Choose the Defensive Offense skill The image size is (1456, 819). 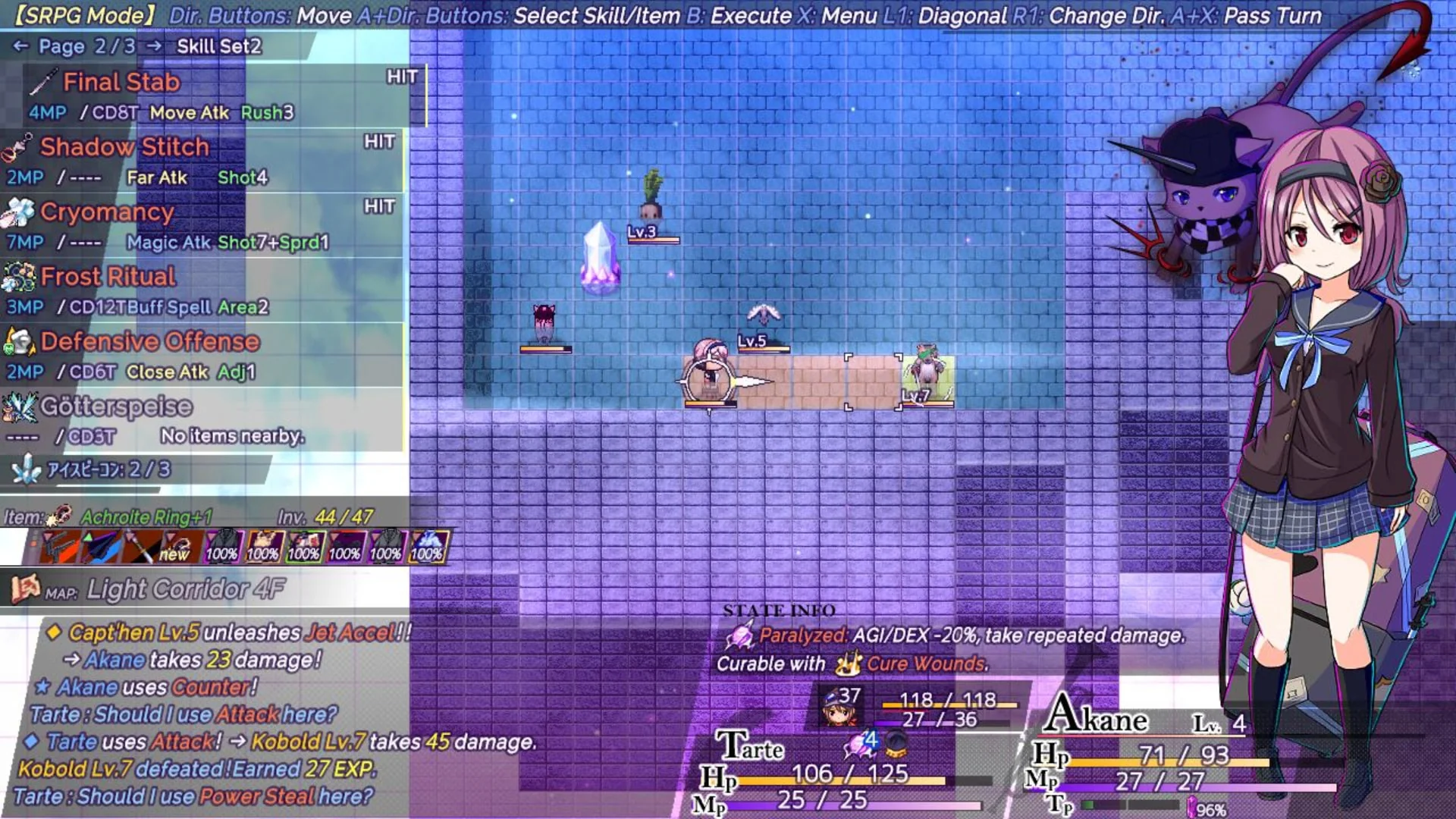[x=149, y=342]
